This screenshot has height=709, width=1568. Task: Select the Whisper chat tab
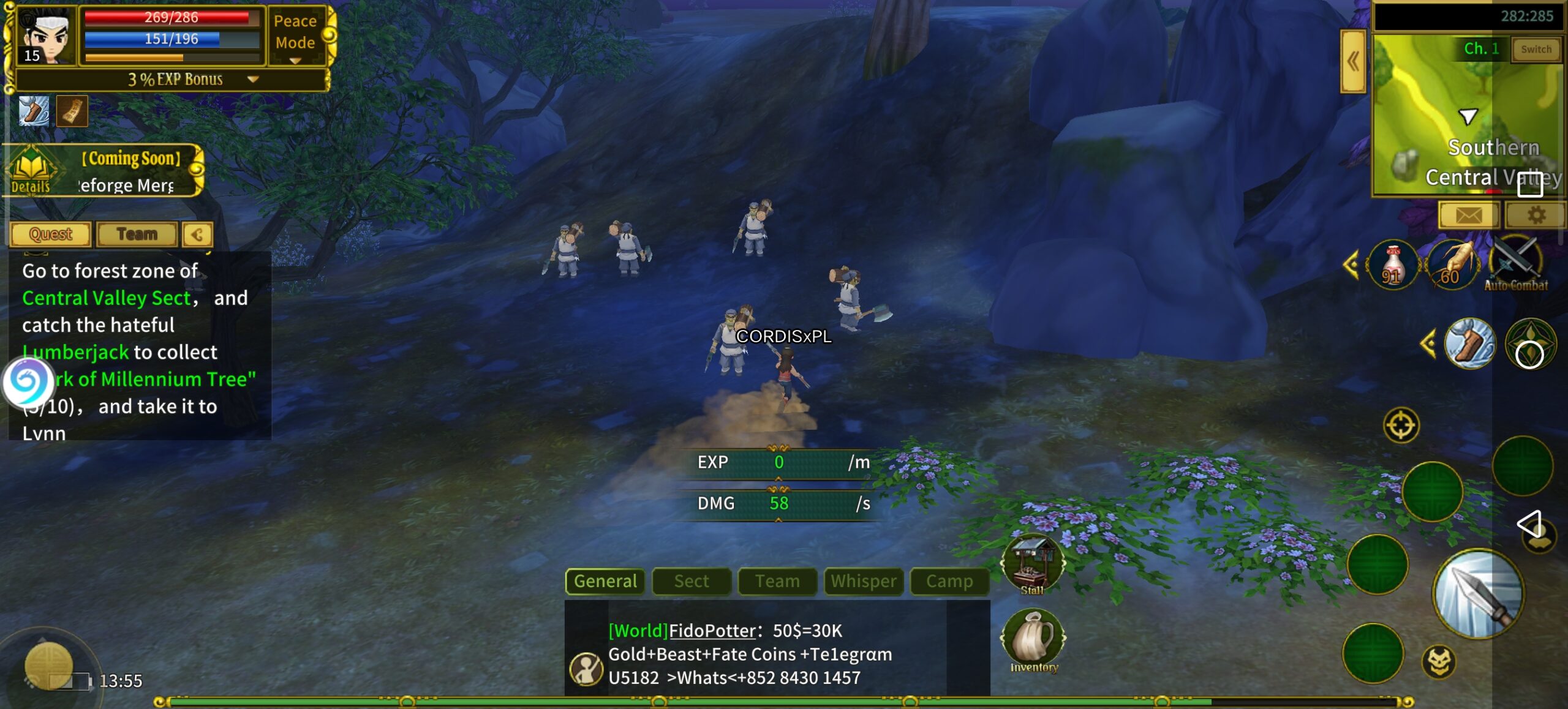863,581
